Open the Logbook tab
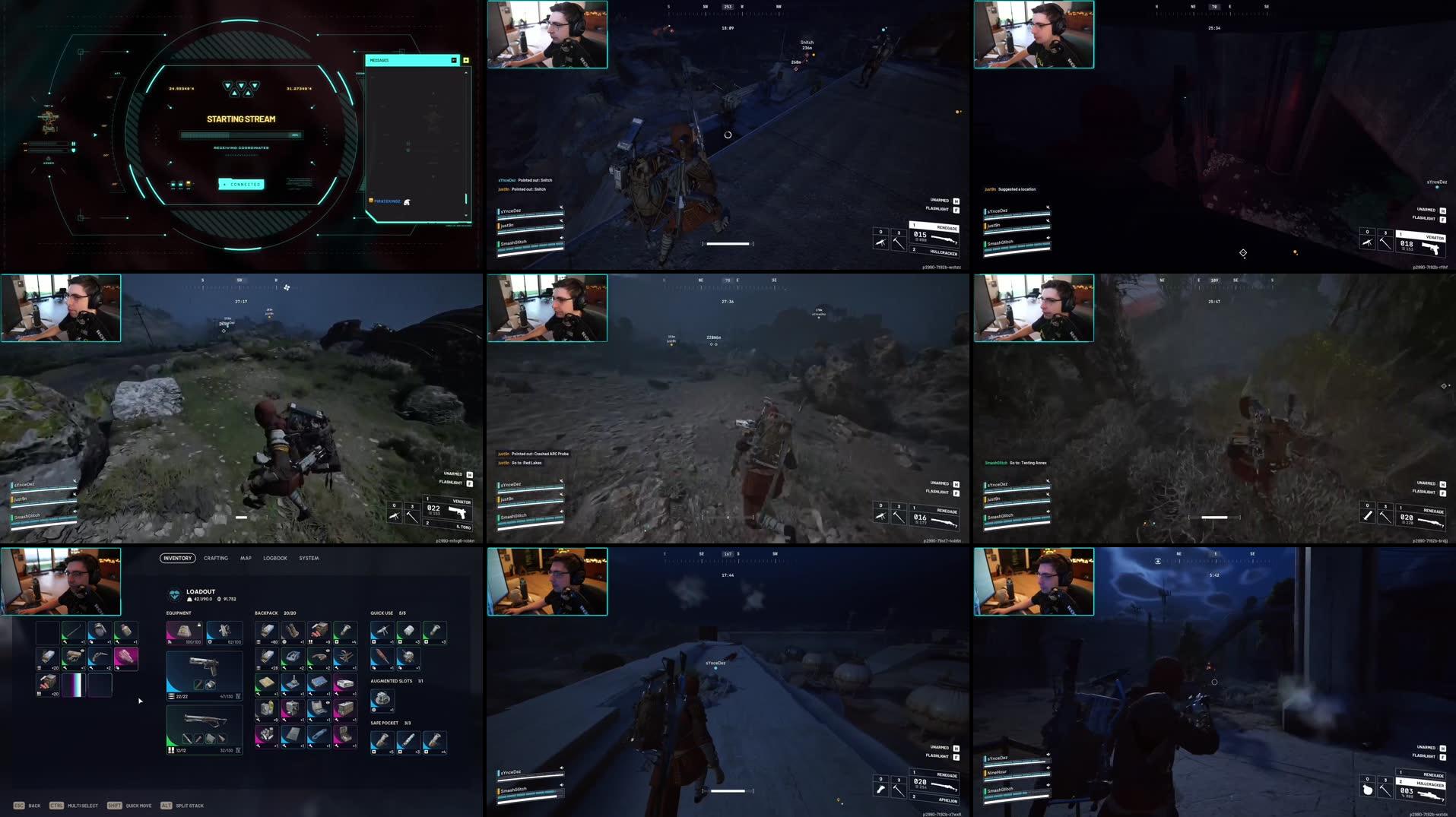The width and height of the screenshot is (1456, 817). [275, 559]
